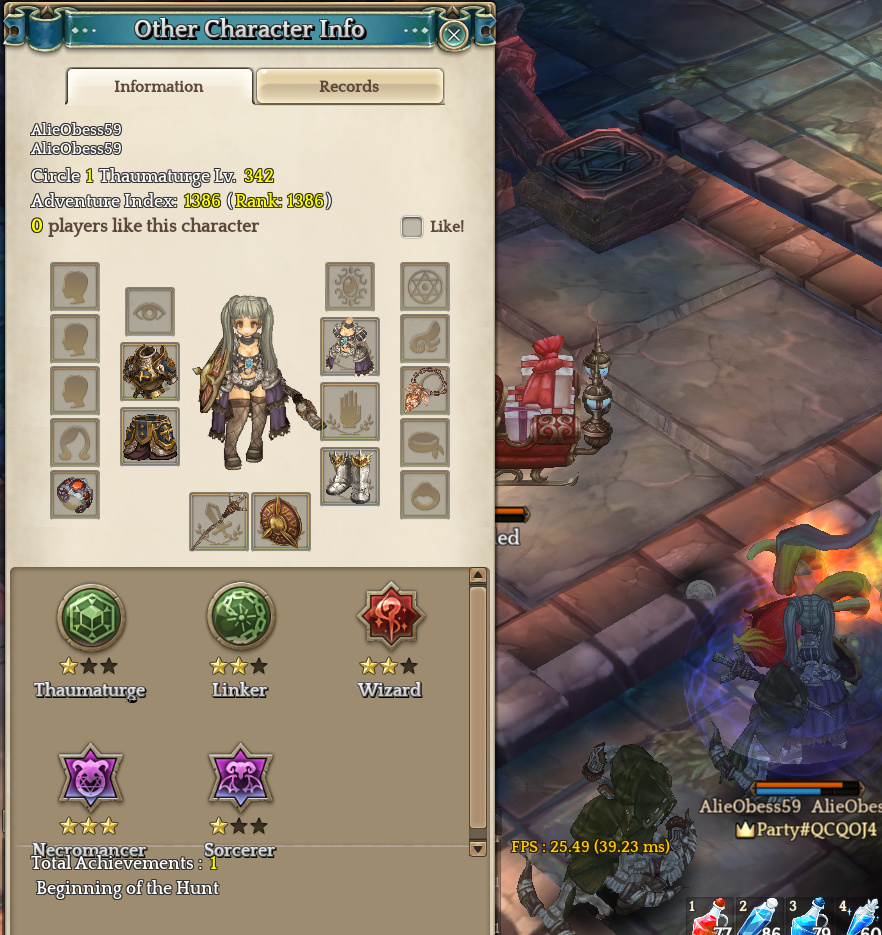Inspect the equipped necklace slot
This screenshot has width=882, height=935.
[425, 391]
